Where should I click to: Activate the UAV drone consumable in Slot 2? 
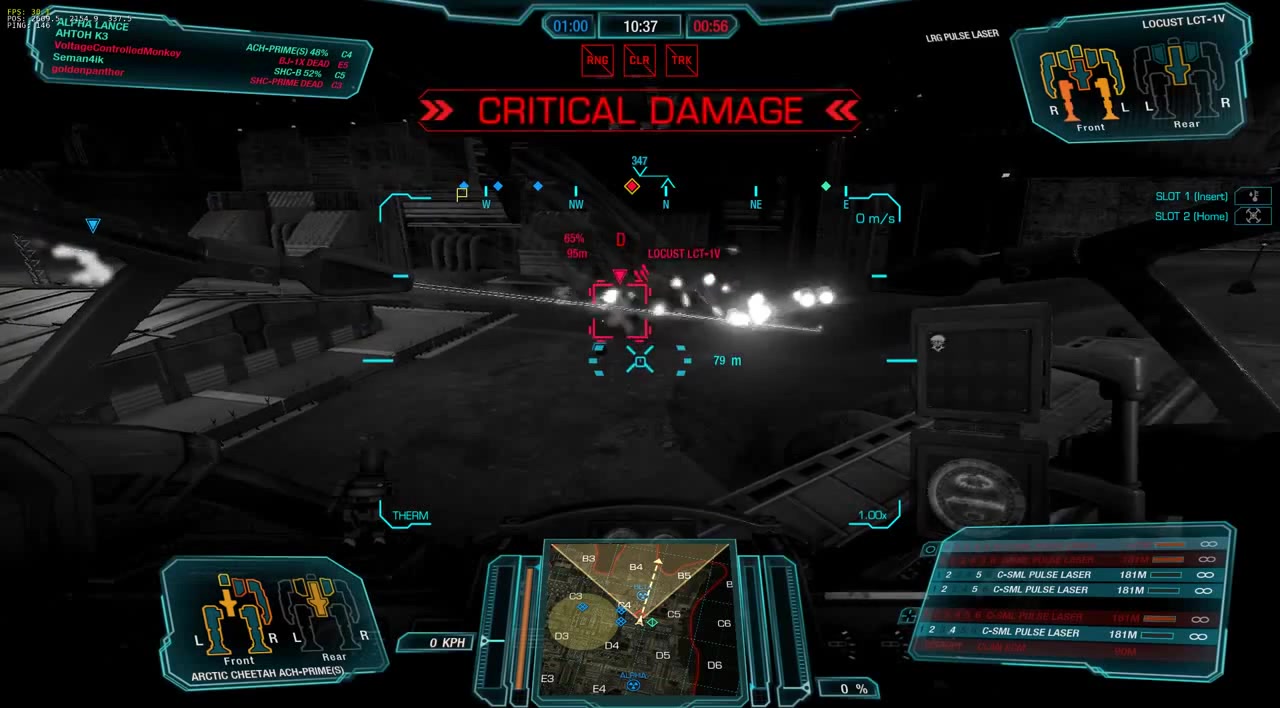[x=1252, y=216]
